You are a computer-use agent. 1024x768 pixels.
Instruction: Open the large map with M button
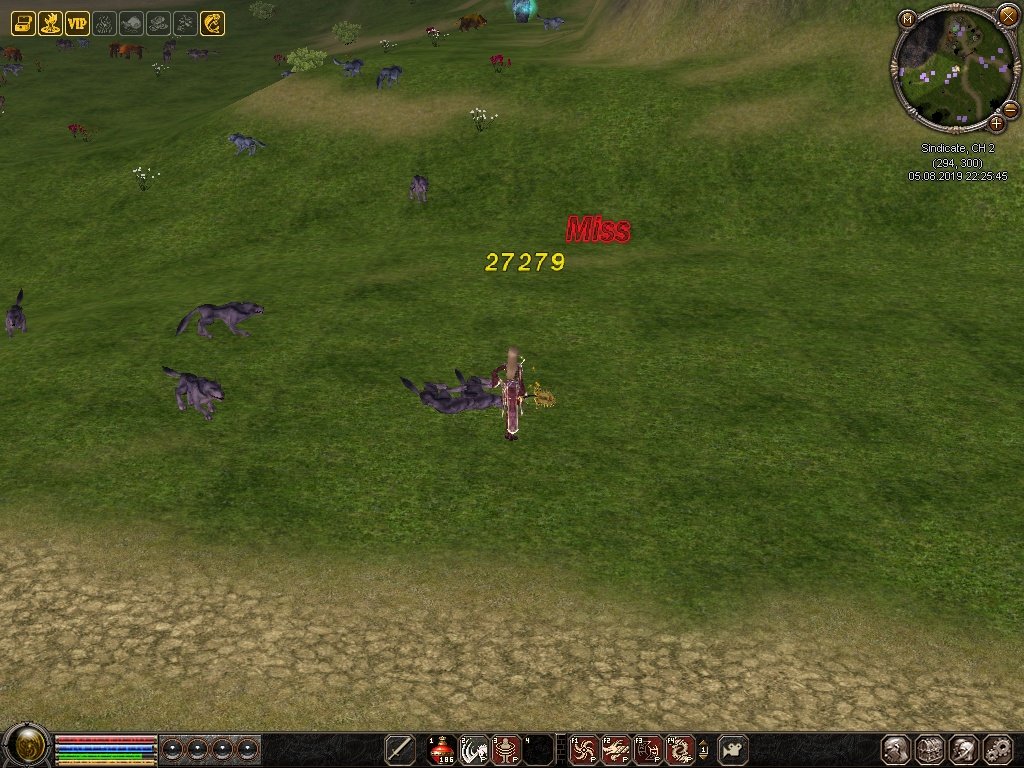(907, 18)
